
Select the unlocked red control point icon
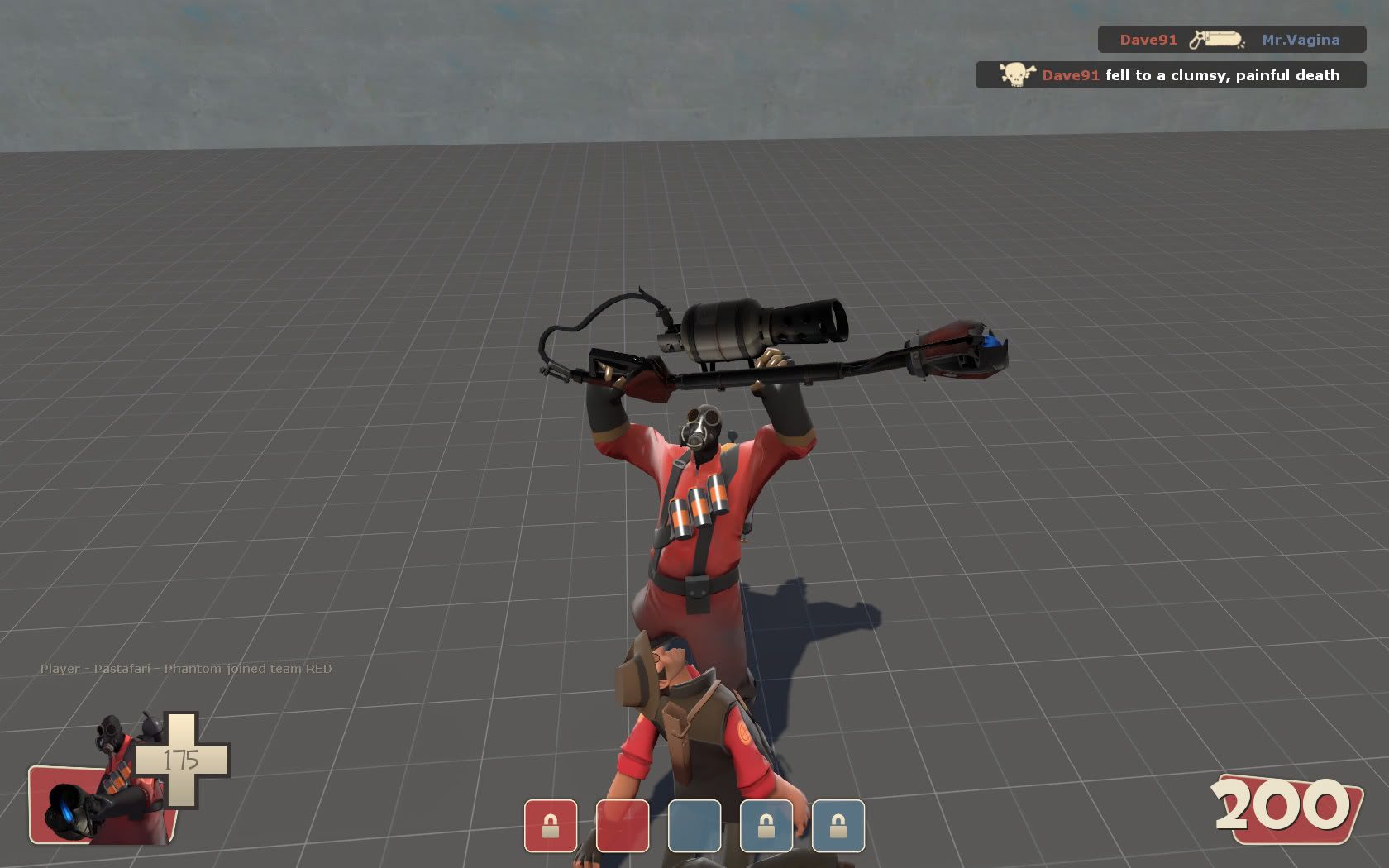pyautogui.click(x=623, y=825)
